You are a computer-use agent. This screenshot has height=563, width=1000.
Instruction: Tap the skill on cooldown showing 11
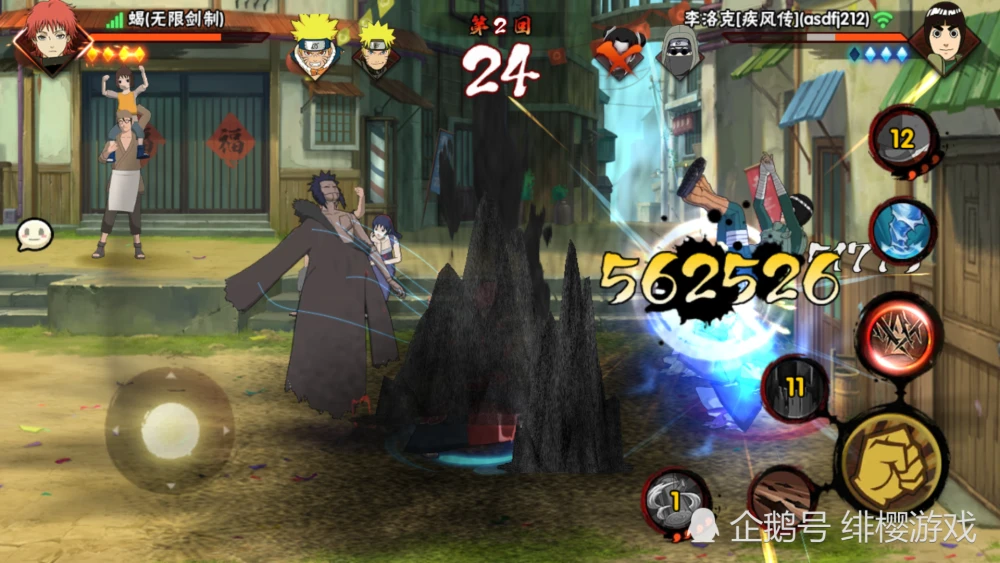795,388
